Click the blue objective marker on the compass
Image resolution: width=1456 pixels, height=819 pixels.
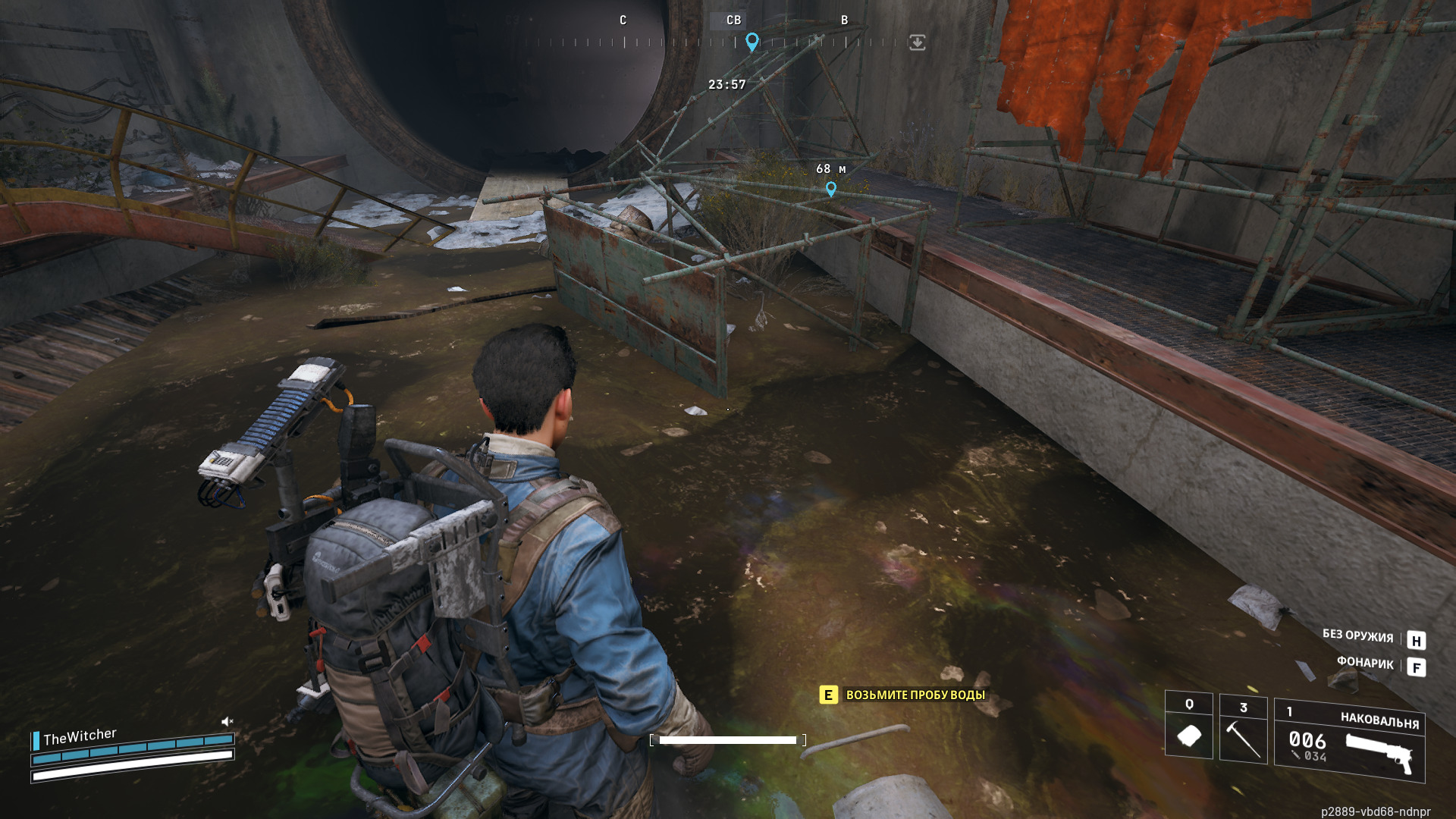(752, 42)
